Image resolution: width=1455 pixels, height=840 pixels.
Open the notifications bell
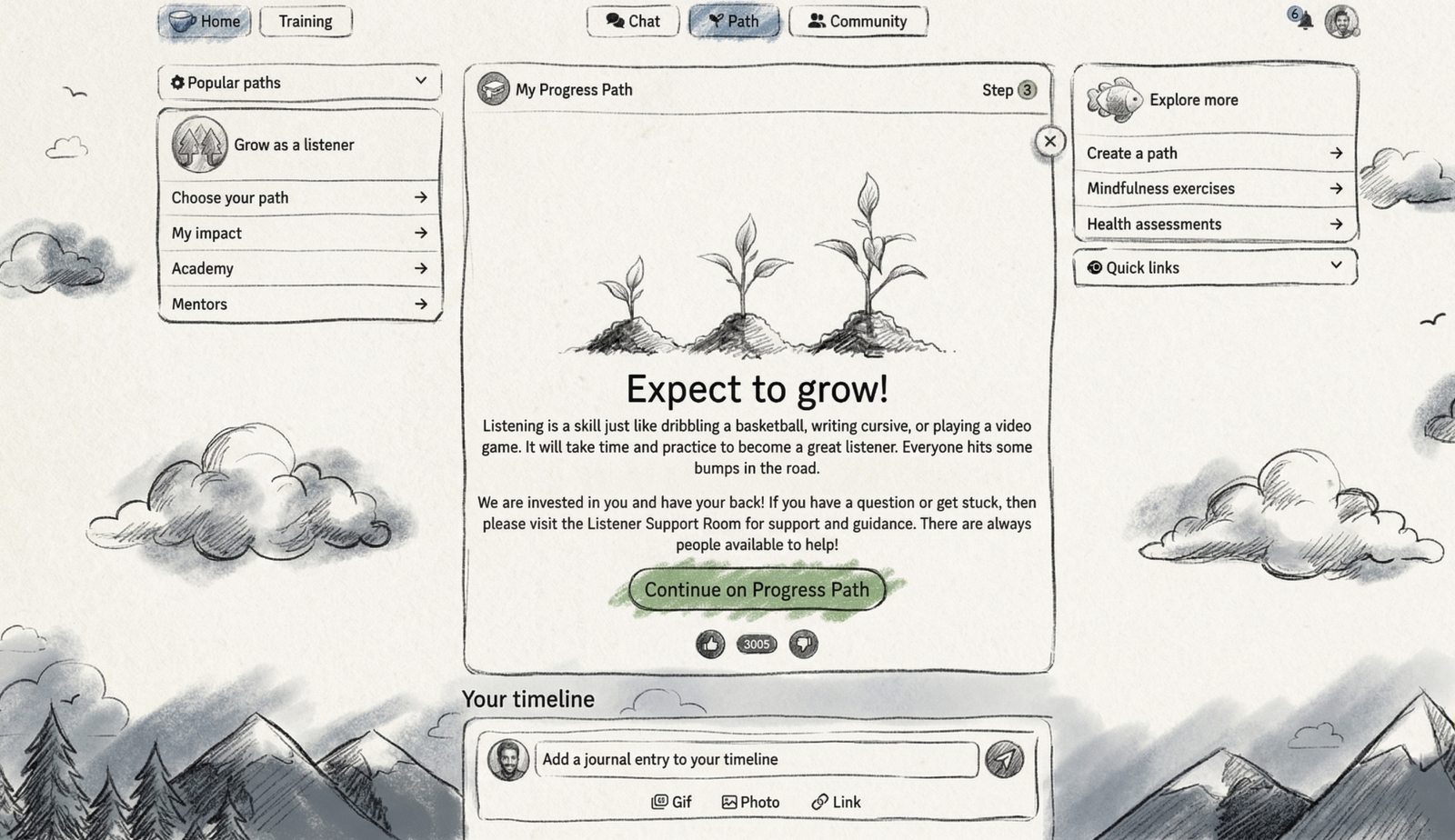(1304, 20)
